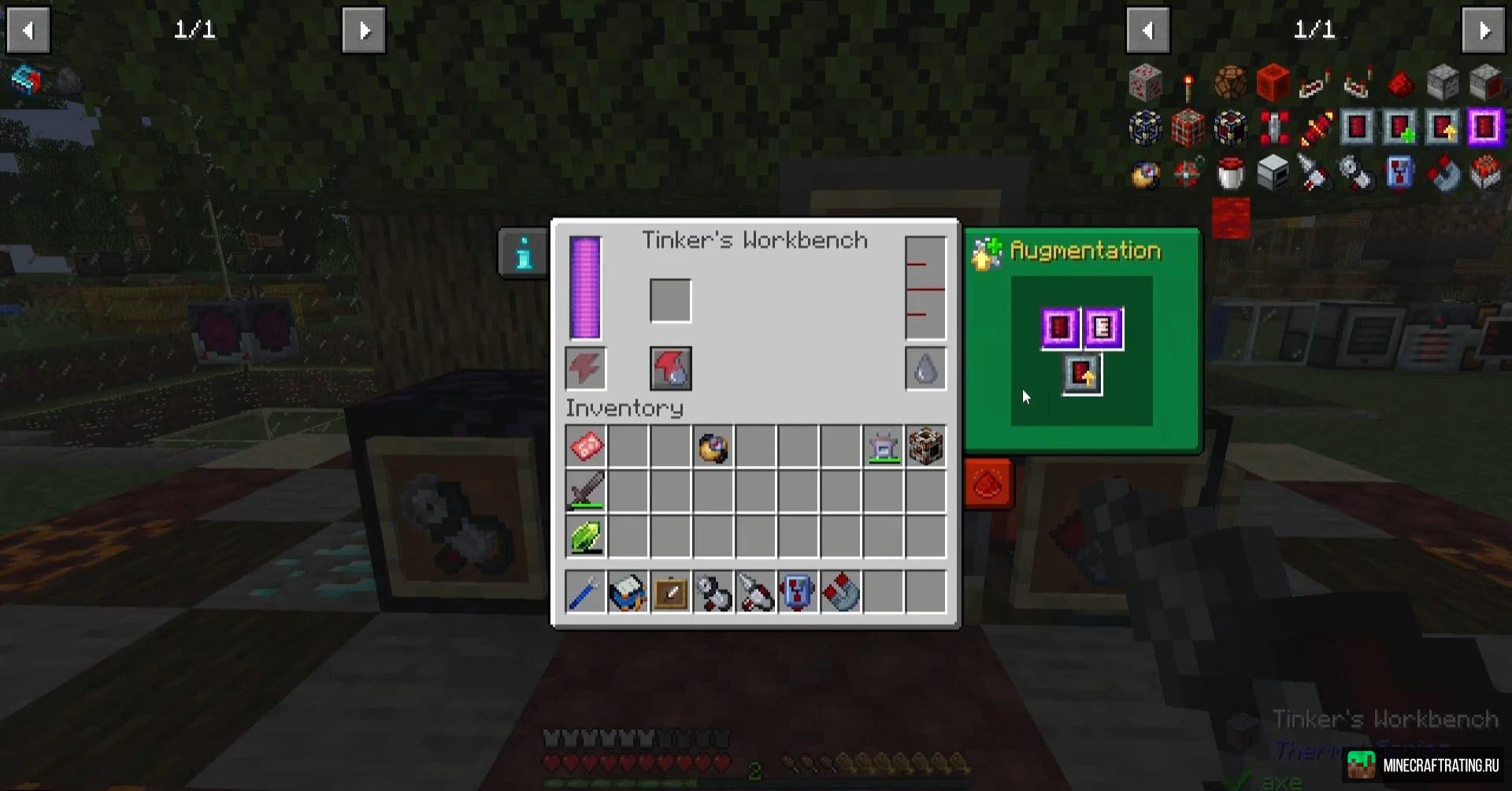Click the fluxed magnet in the hotbar
The height and width of the screenshot is (791, 1512).
coord(840,592)
